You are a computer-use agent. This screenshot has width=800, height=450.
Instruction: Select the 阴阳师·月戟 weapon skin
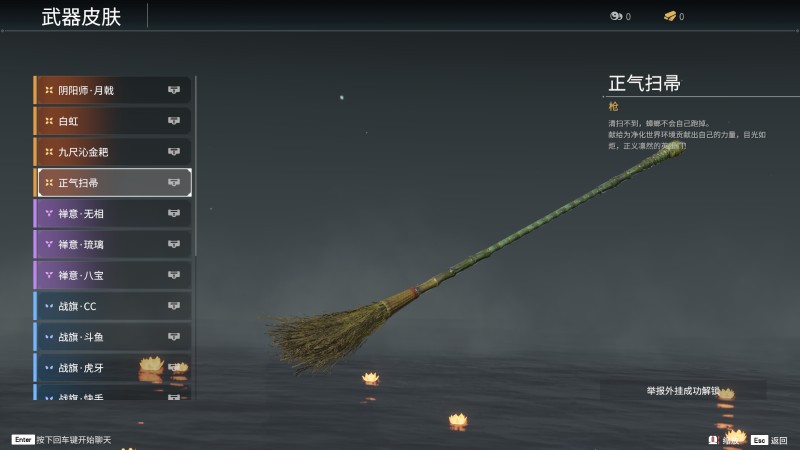tap(112, 90)
